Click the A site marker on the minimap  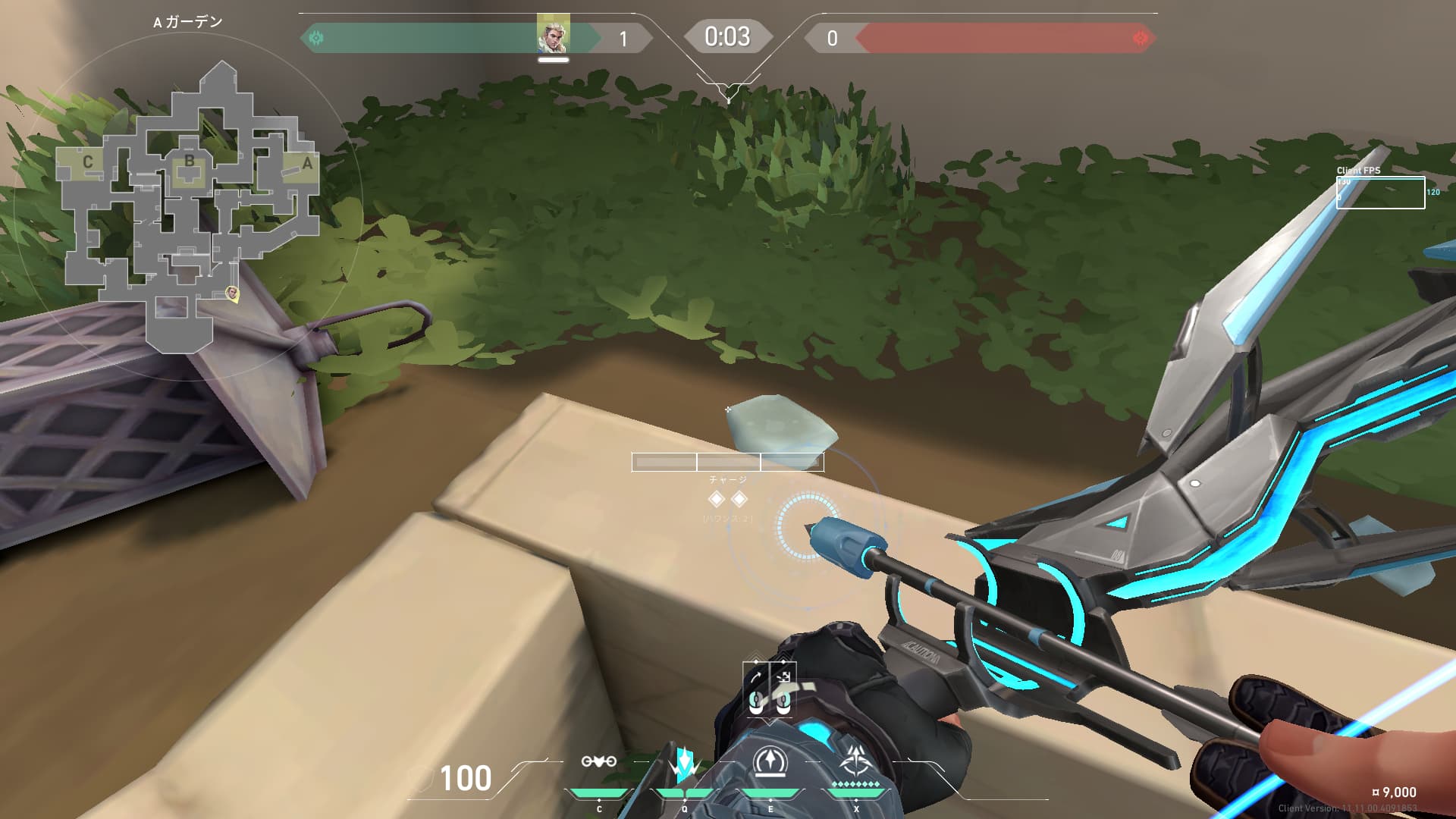click(307, 163)
